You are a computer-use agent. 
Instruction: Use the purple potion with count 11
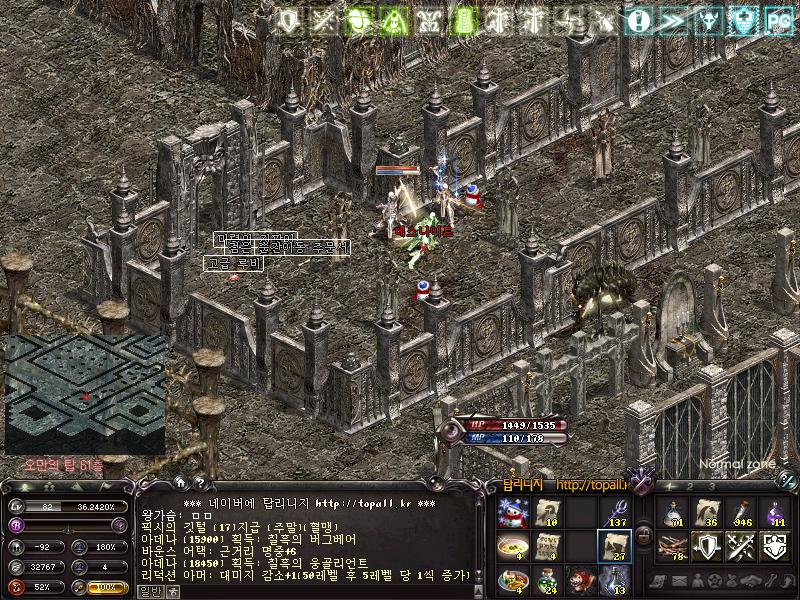click(774, 512)
